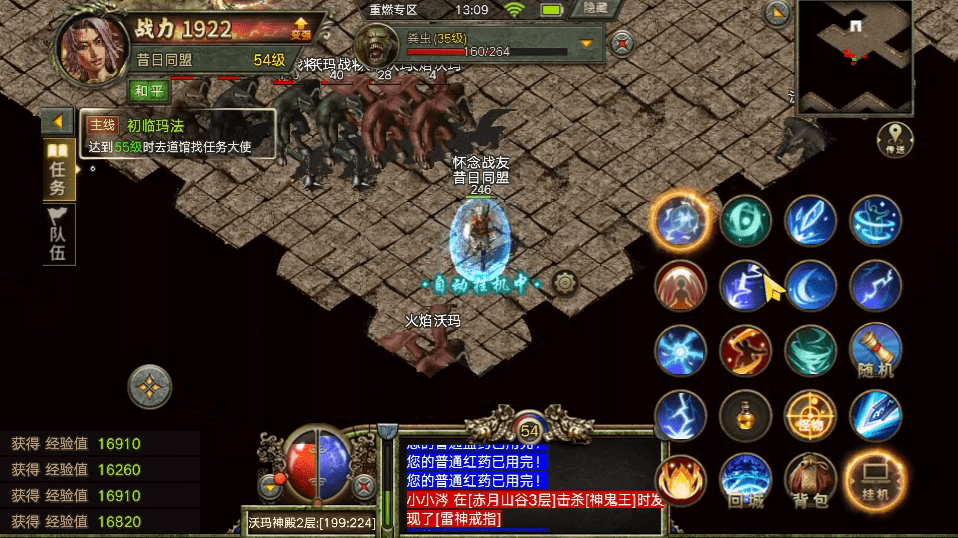
Task: Toggle the 和平 peace attack mode
Action: point(150,90)
